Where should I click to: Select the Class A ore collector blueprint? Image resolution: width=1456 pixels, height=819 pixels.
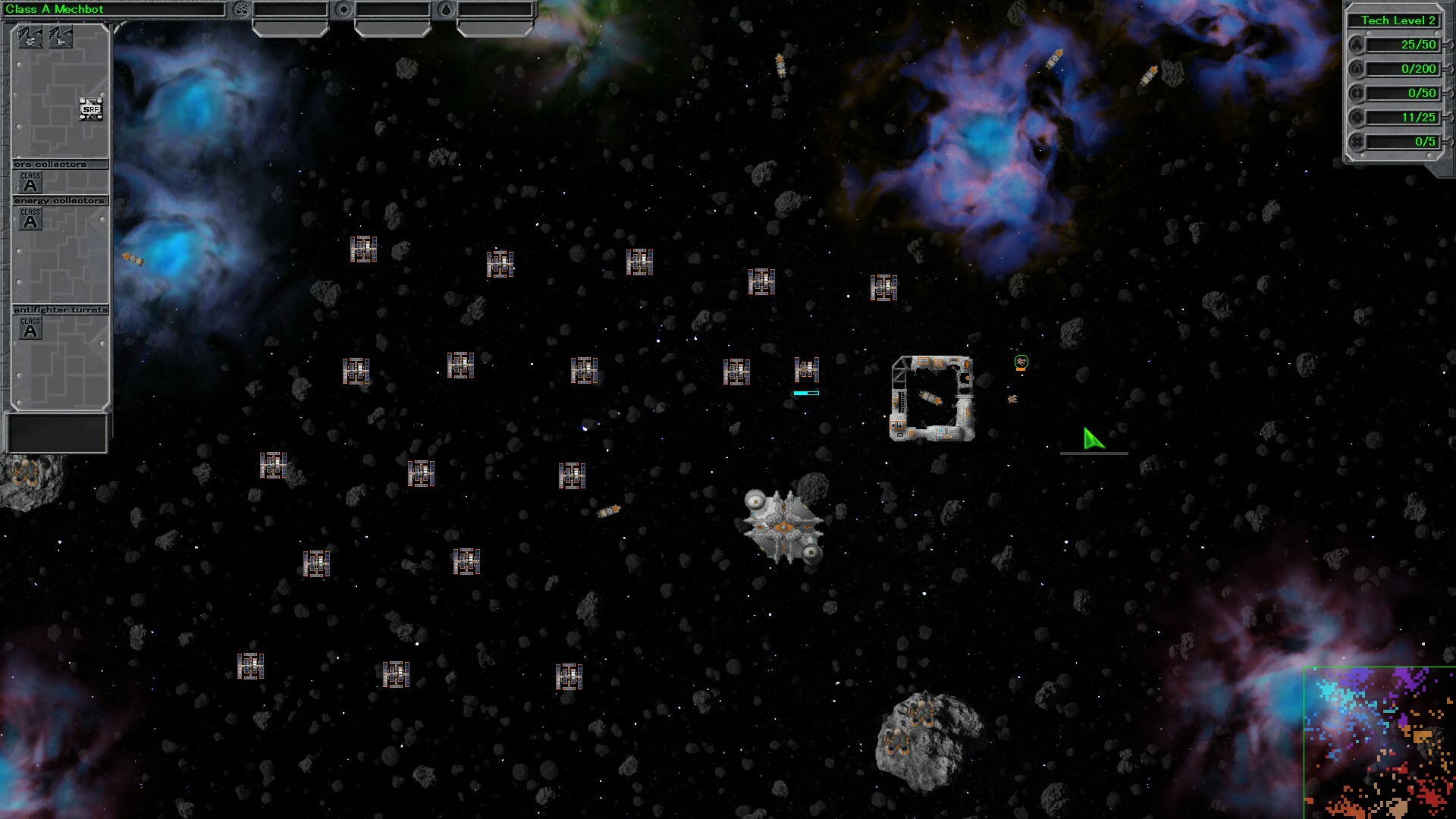pyautogui.click(x=29, y=180)
